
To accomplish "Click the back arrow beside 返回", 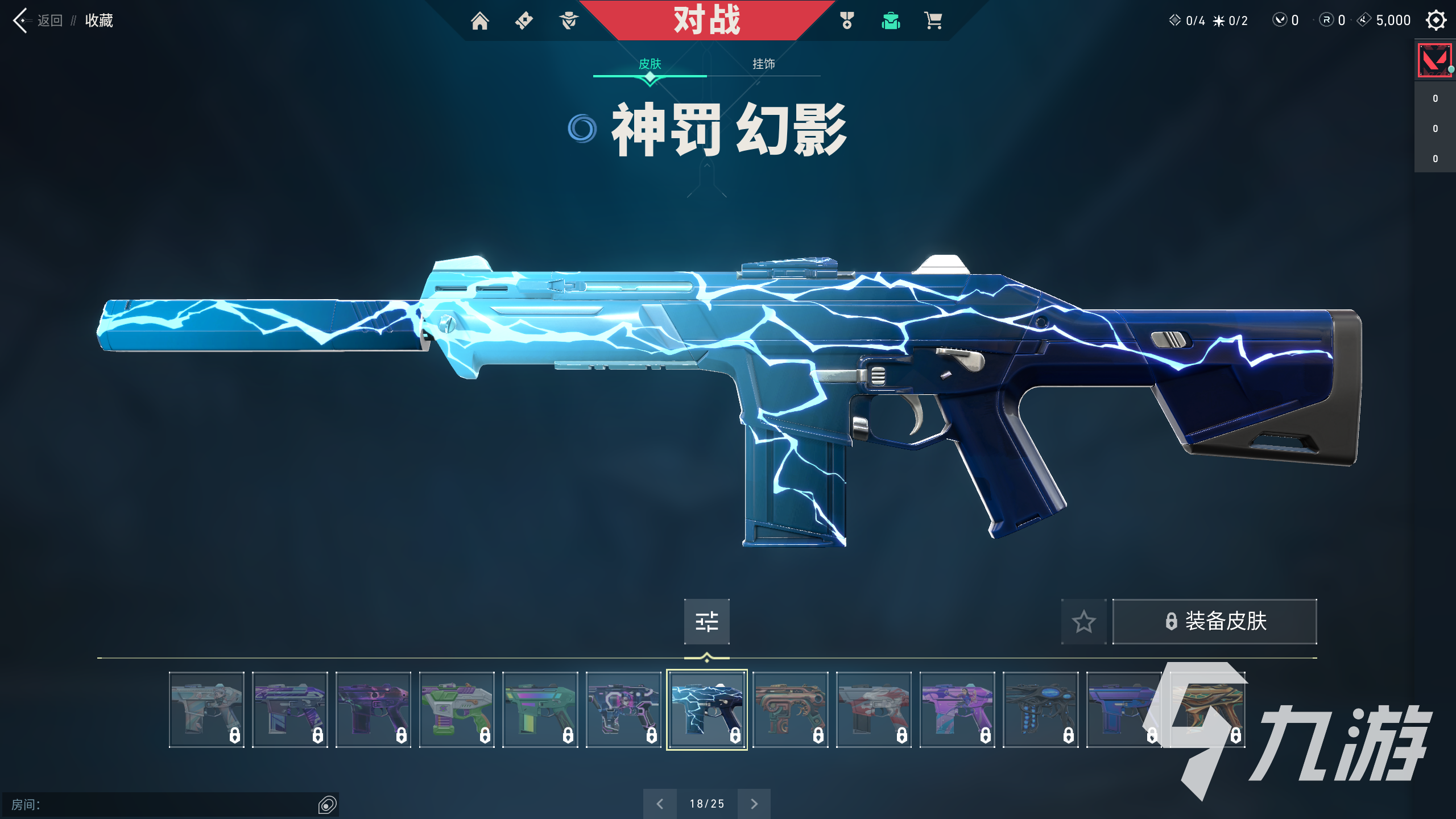I will click(x=22, y=20).
